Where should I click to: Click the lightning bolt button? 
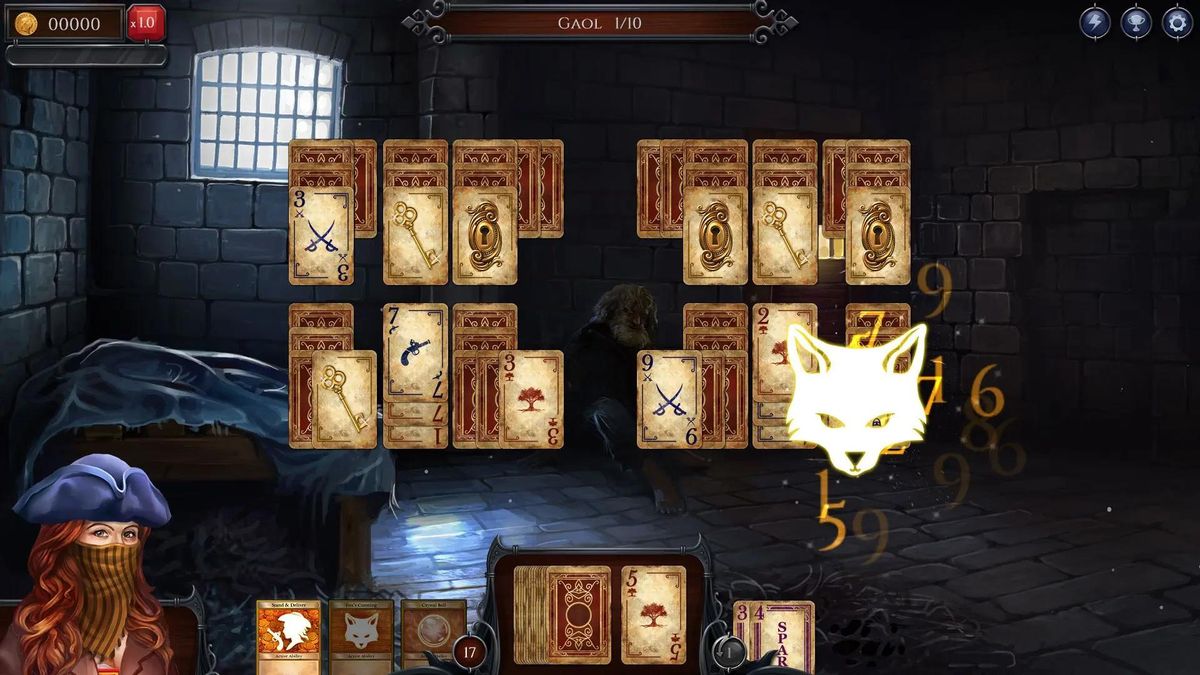[1095, 22]
